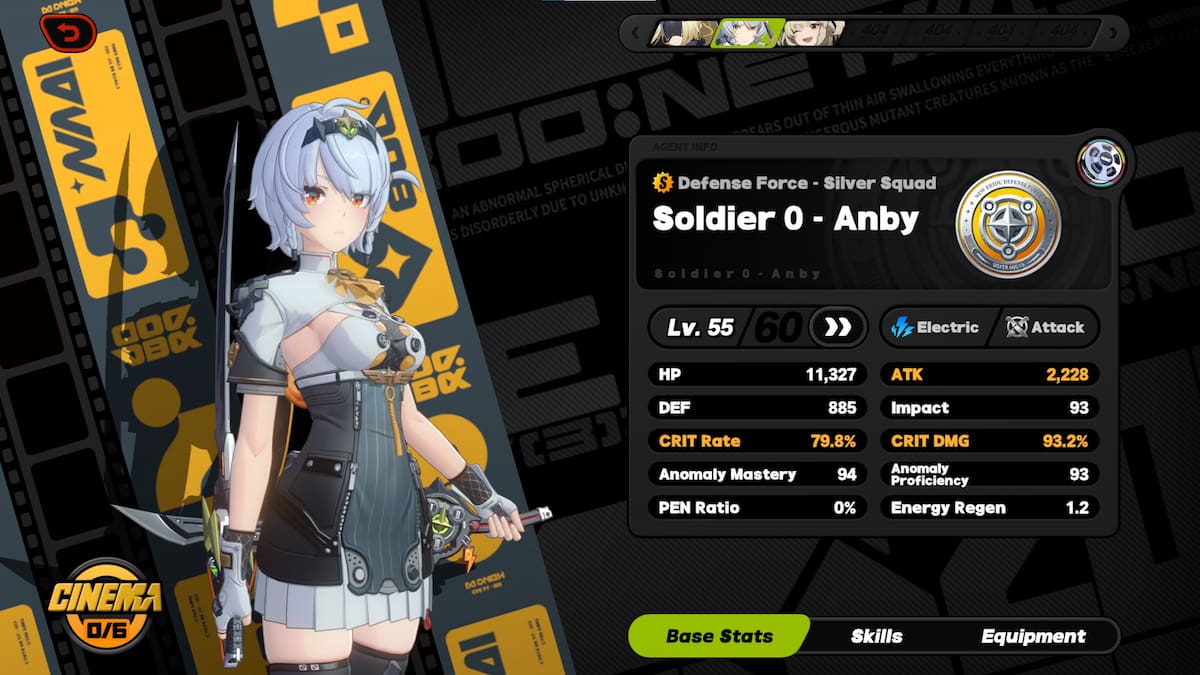1200x675 pixels.
Task: Go to the previous agent with left arrow
Action: 634,33
